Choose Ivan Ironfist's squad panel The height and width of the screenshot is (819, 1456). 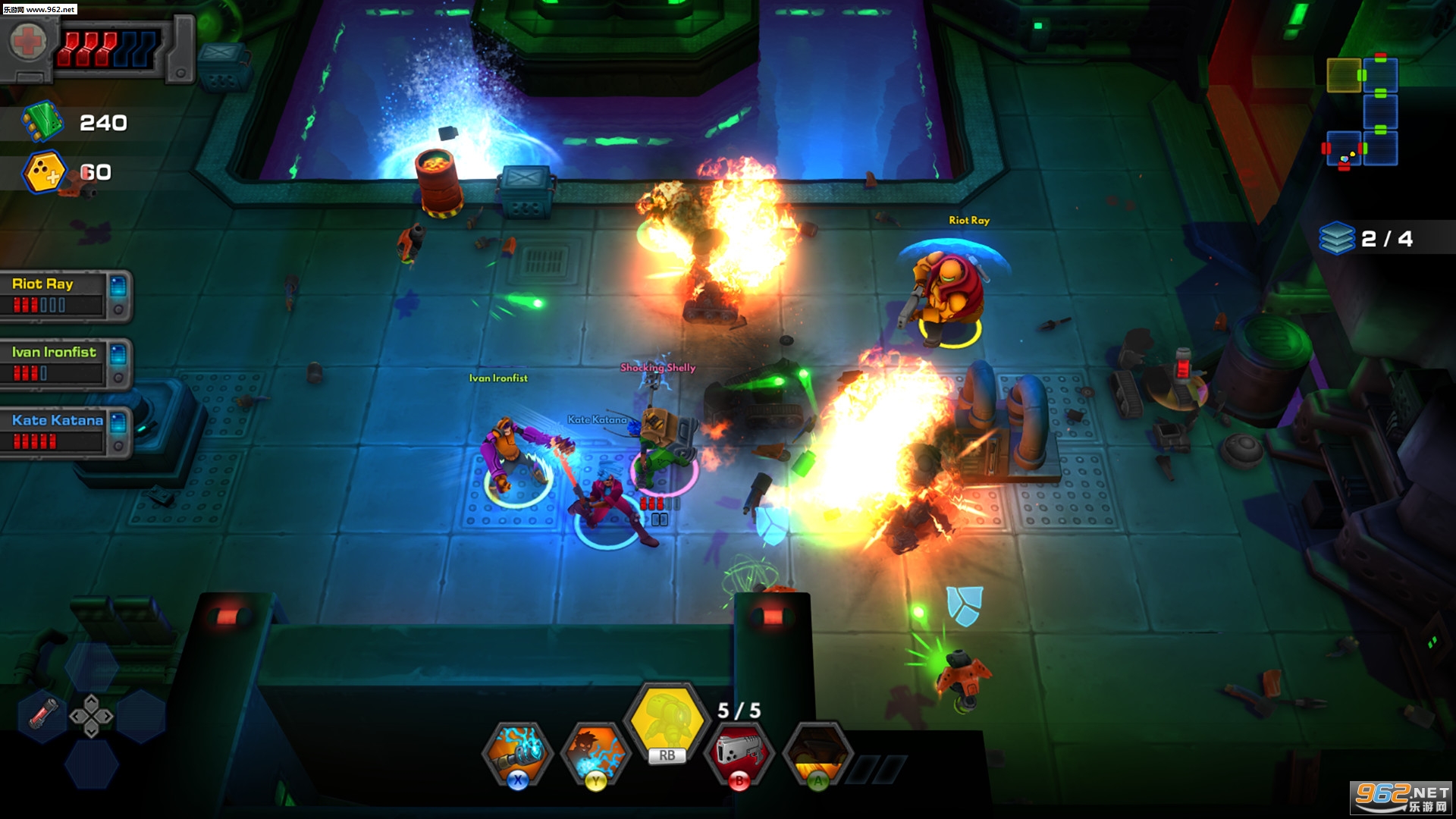point(65,363)
